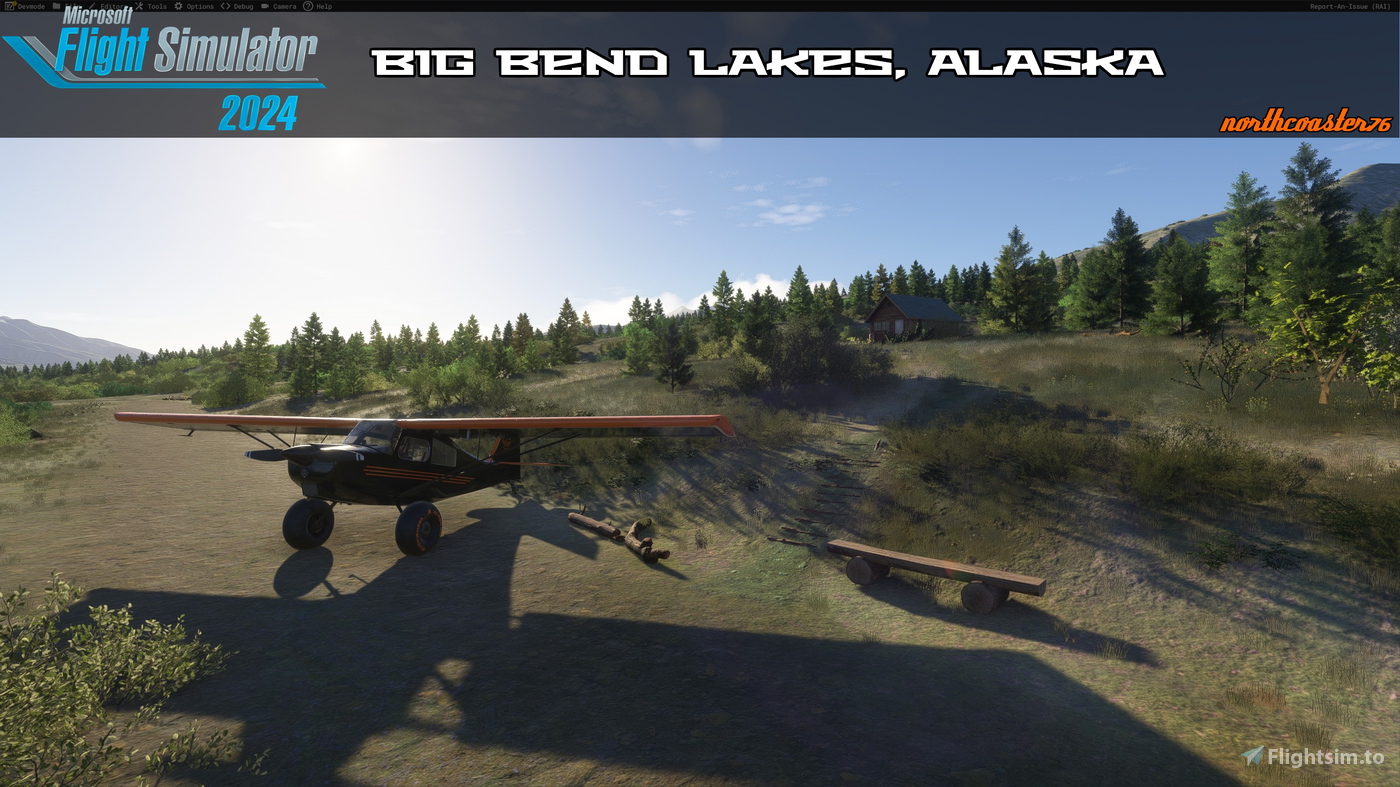Image resolution: width=1400 pixels, height=787 pixels.
Task: Click the Debug code brackets icon
Action: 225,6
